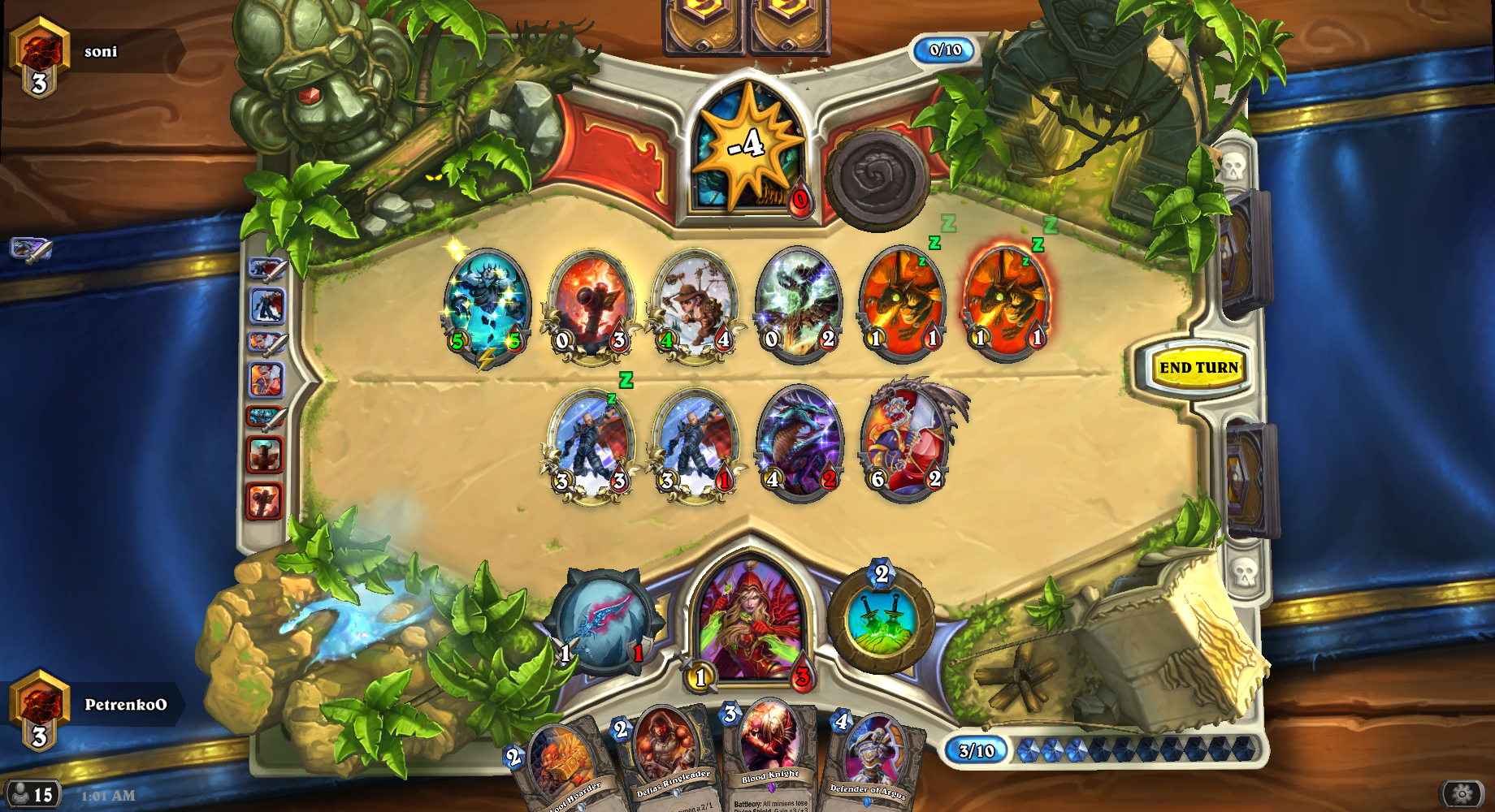Open the friends list showing 15

click(32, 794)
